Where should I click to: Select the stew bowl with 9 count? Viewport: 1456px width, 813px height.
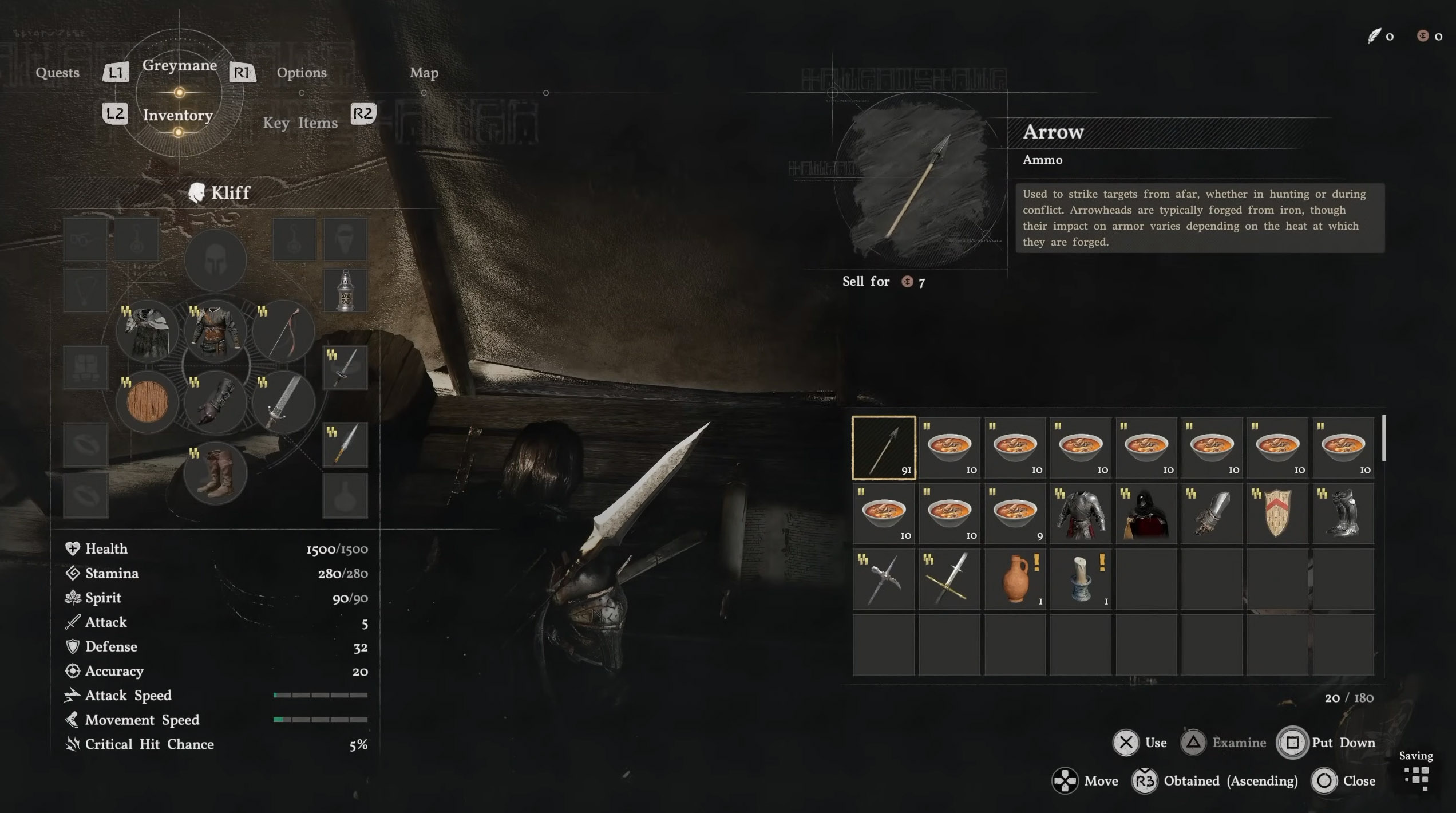(x=1015, y=514)
